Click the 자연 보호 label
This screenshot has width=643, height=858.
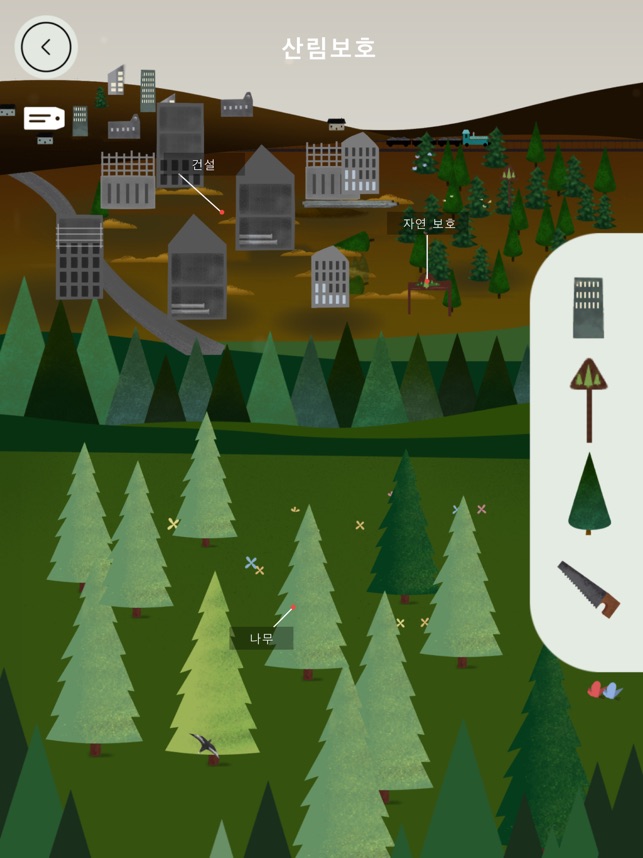429,223
